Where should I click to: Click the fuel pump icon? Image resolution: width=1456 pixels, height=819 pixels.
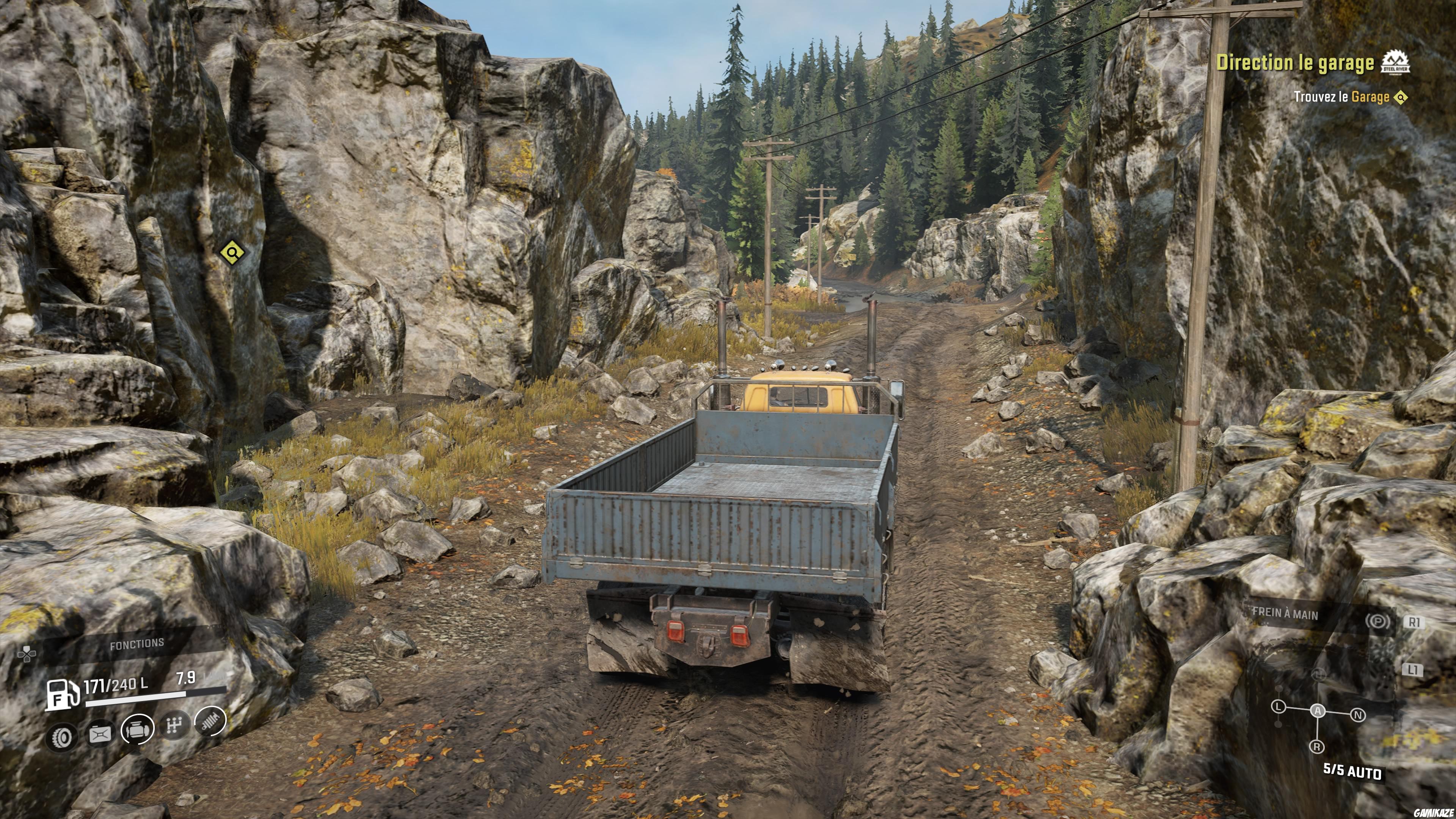click(62, 695)
